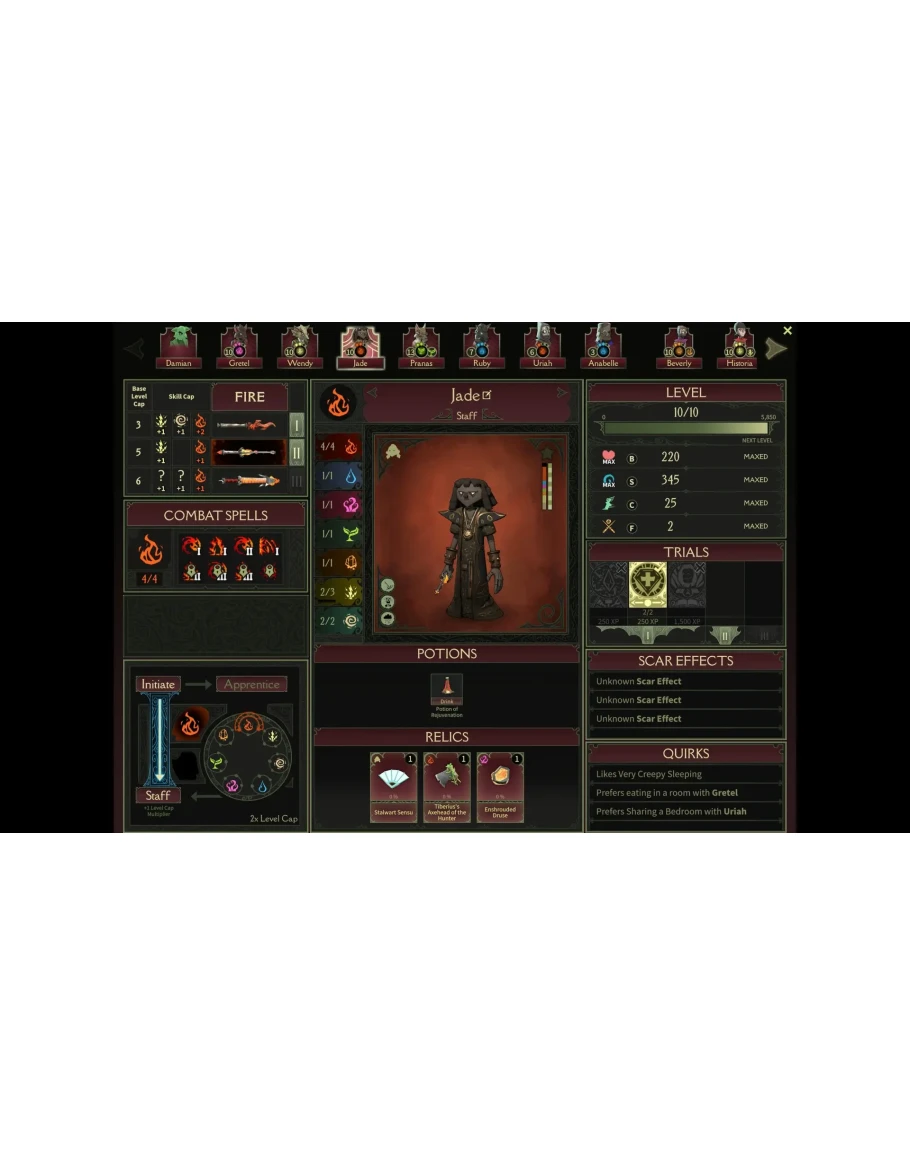Switch to Gretel's character sheet
This screenshot has width=910, height=1155.
tap(239, 345)
